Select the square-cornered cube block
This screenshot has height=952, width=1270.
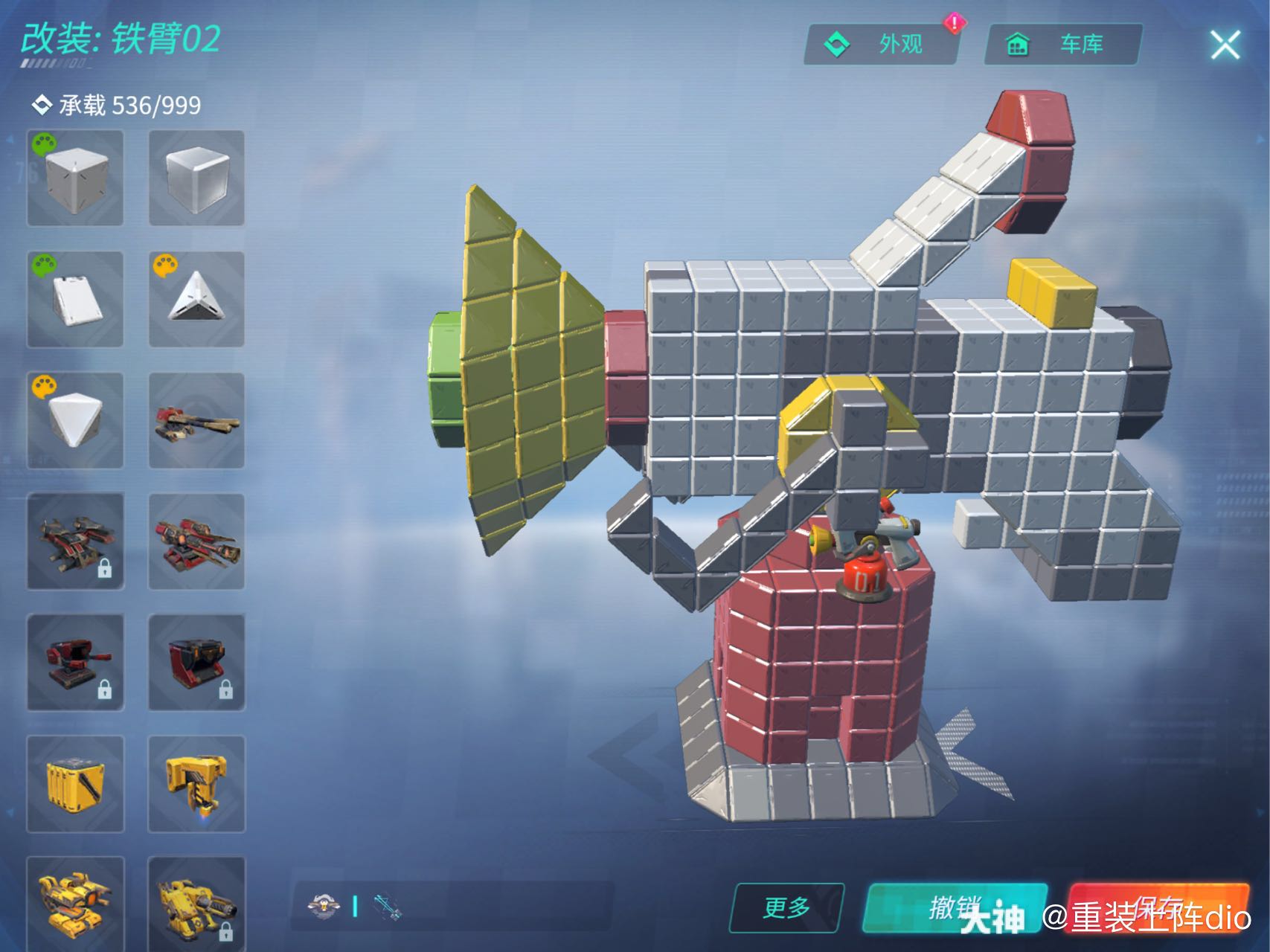tap(75, 178)
